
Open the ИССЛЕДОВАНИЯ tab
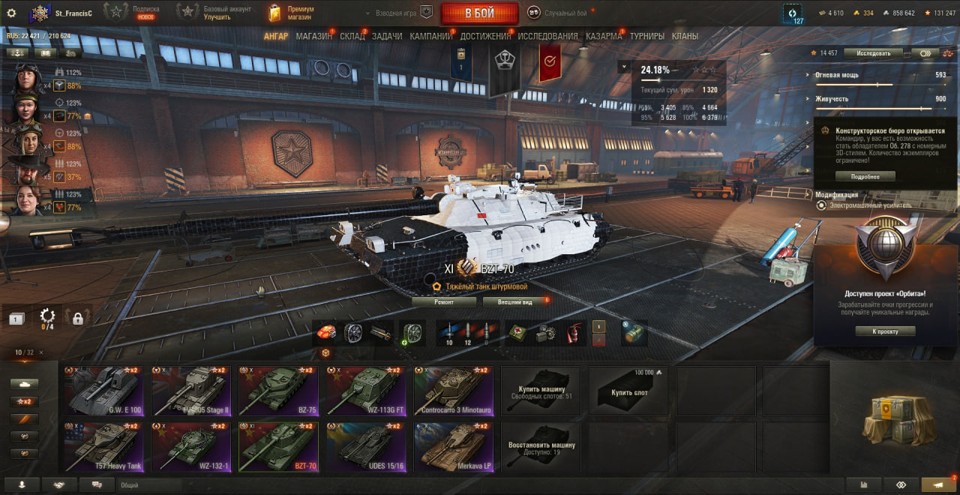pyautogui.click(x=548, y=36)
